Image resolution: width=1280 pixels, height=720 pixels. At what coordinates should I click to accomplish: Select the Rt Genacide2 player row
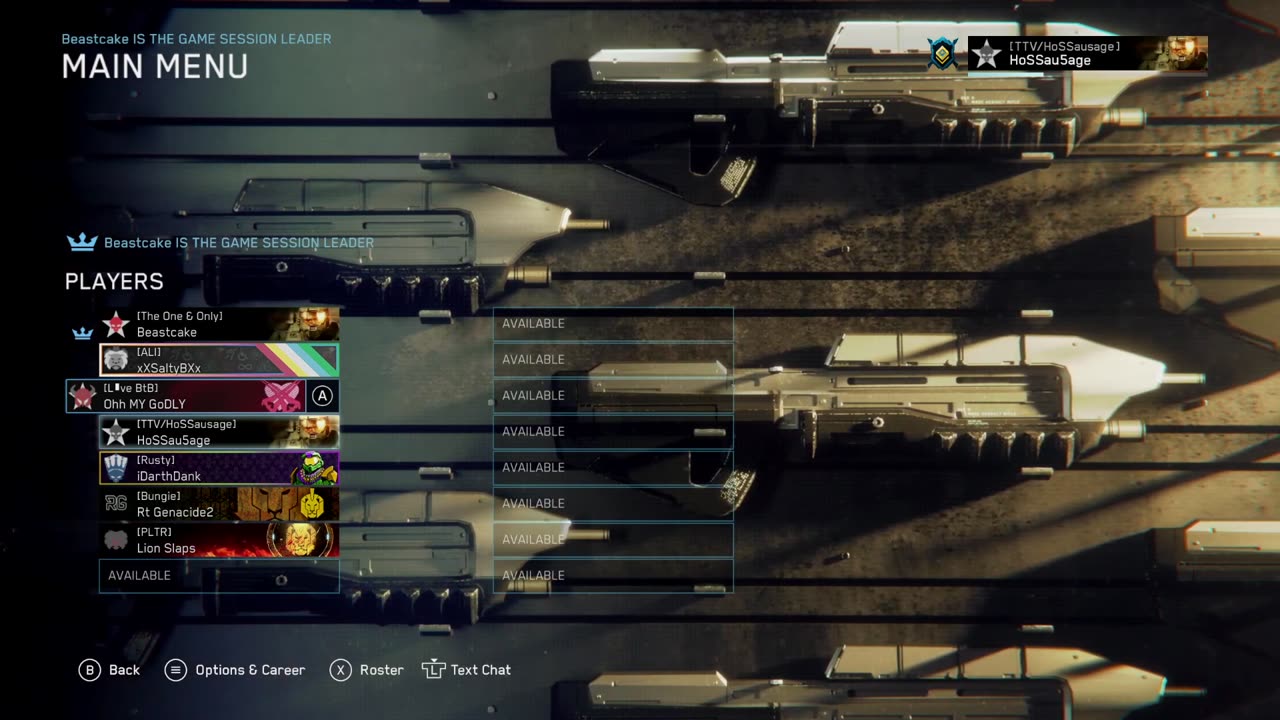pos(219,504)
